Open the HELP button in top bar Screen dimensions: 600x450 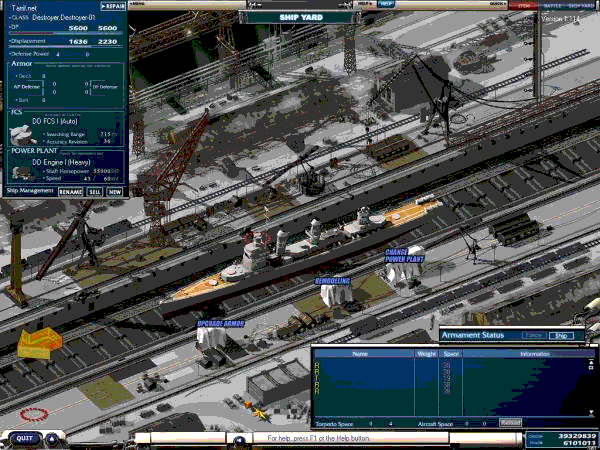coord(386,5)
